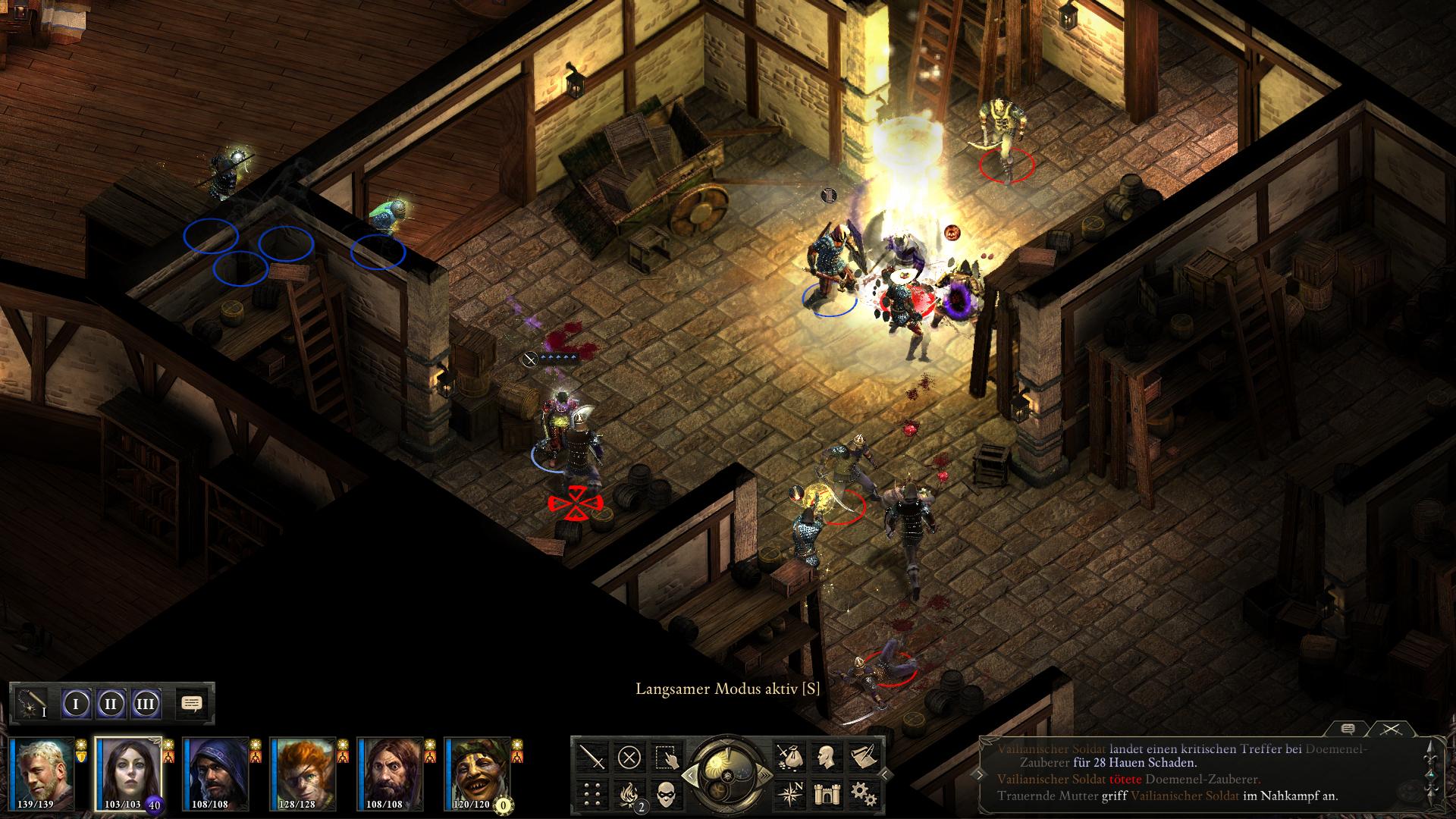Choose the level III spell button

(x=146, y=704)
